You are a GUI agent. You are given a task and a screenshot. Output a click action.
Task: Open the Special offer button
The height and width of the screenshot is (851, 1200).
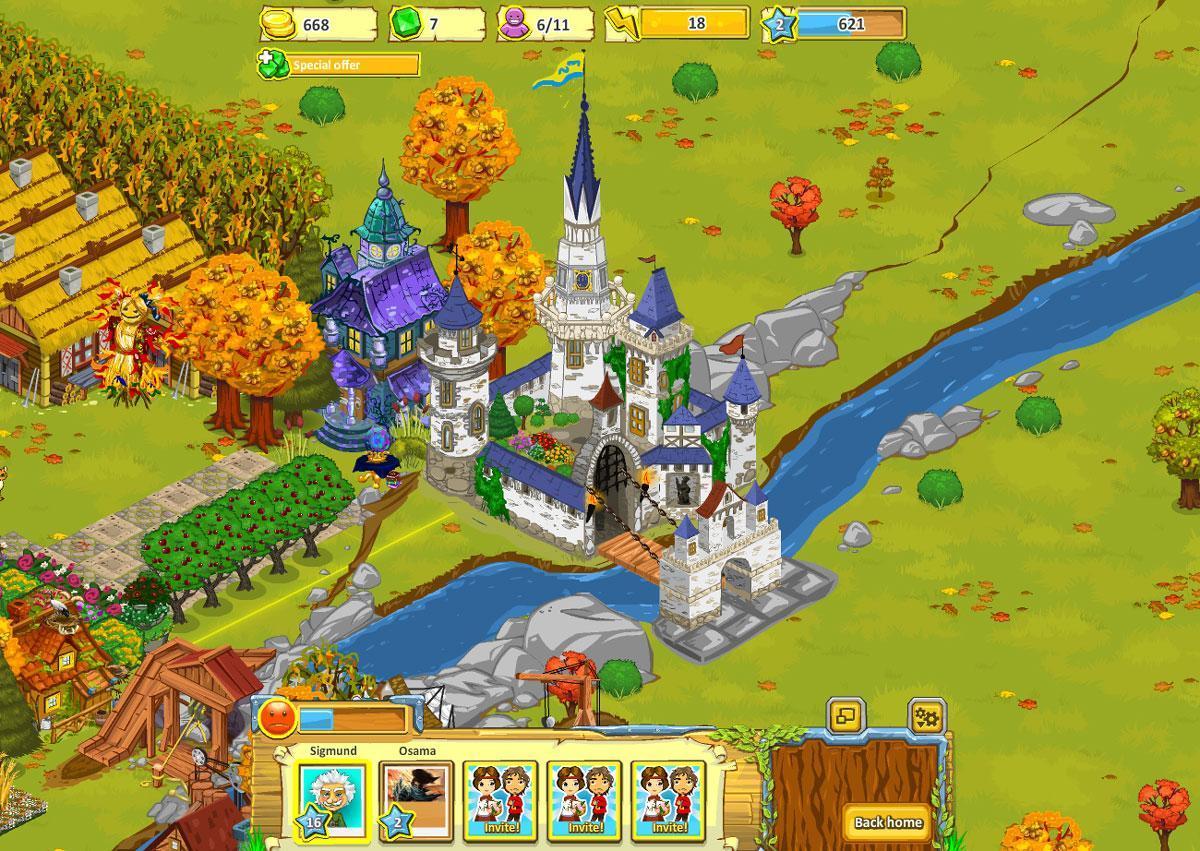pos(339,65)
